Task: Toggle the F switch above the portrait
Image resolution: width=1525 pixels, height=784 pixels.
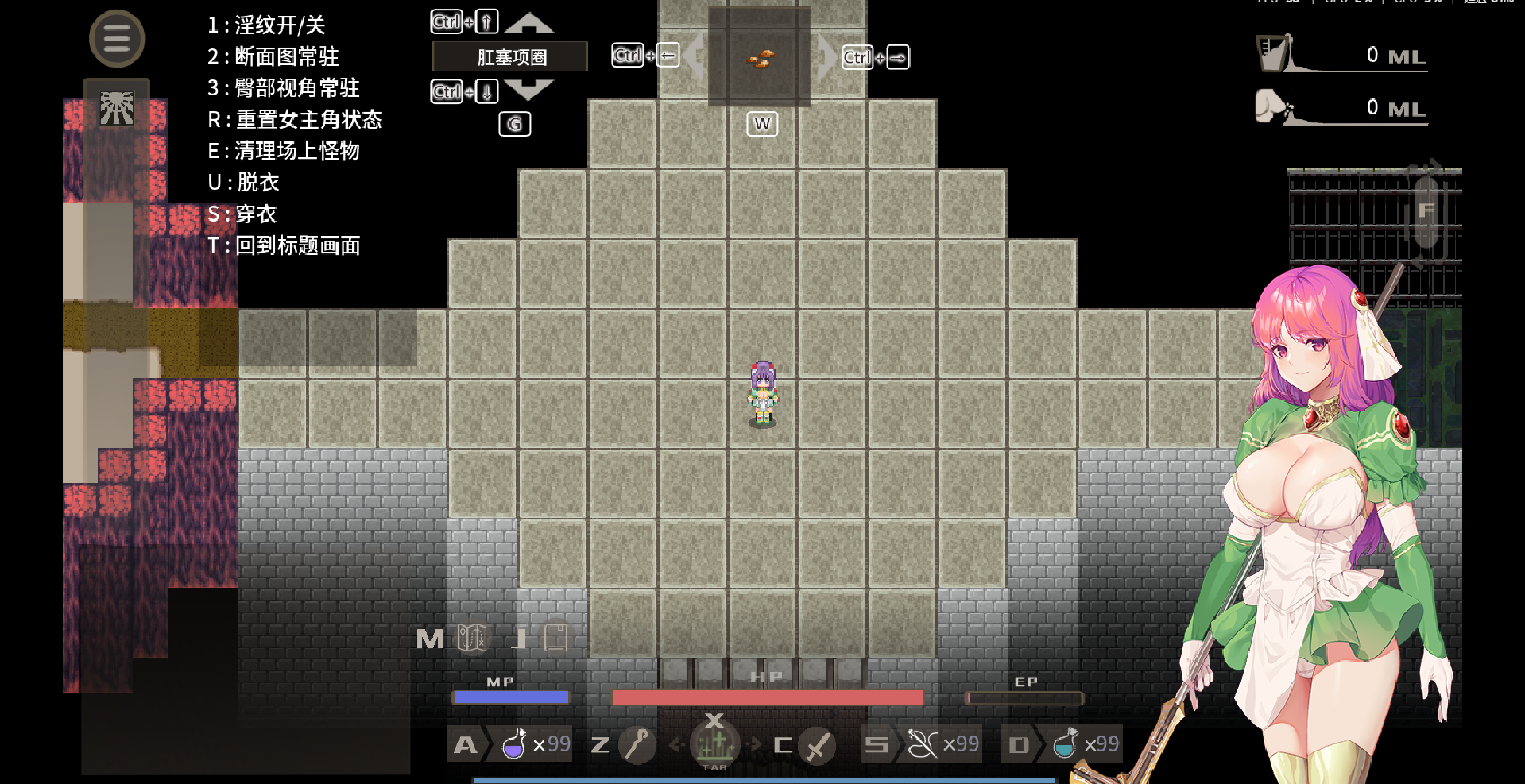Action: pos(1426,210)
